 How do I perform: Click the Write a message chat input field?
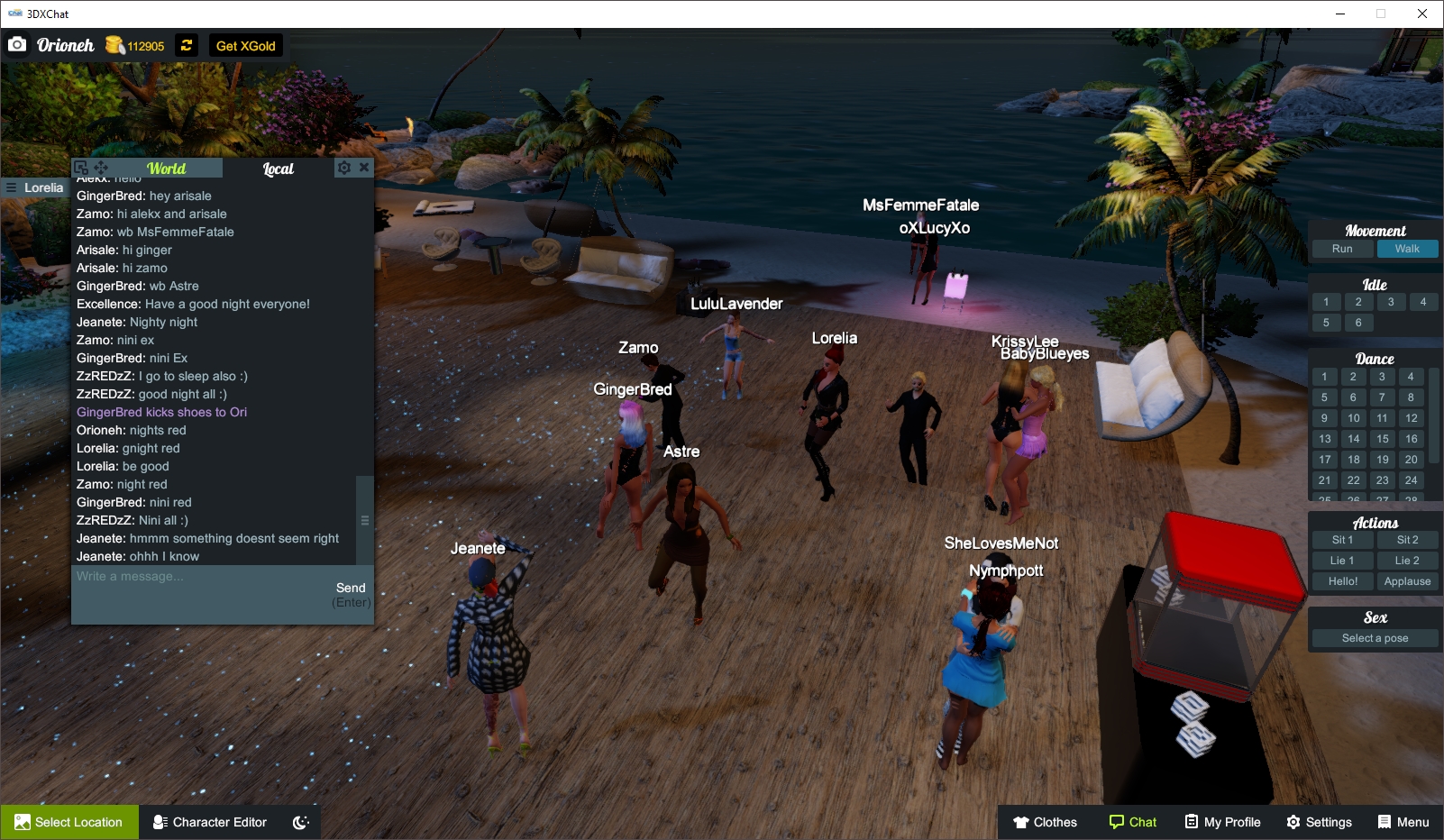(x=180, y=577)
